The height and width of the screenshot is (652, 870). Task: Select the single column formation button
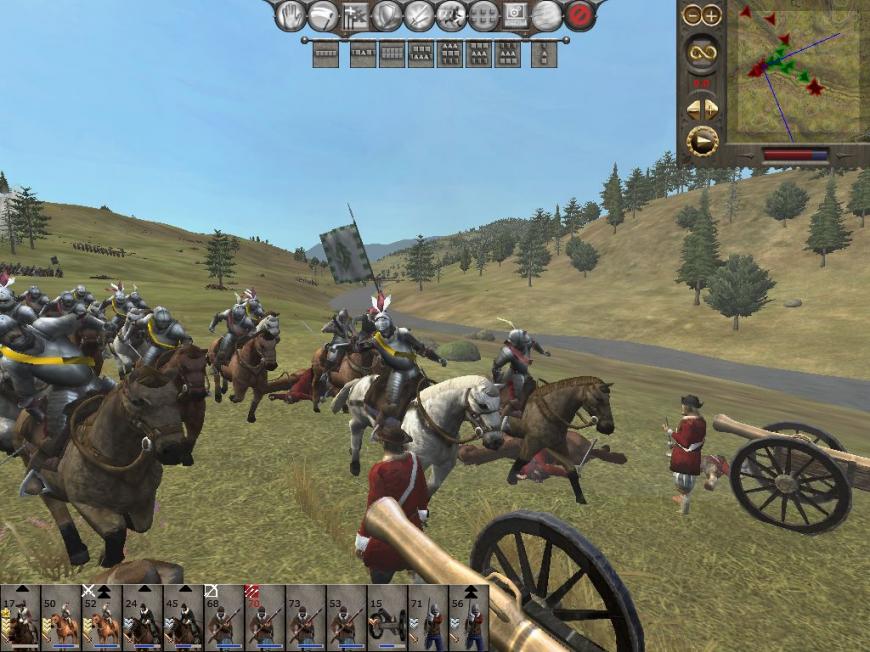544,54
